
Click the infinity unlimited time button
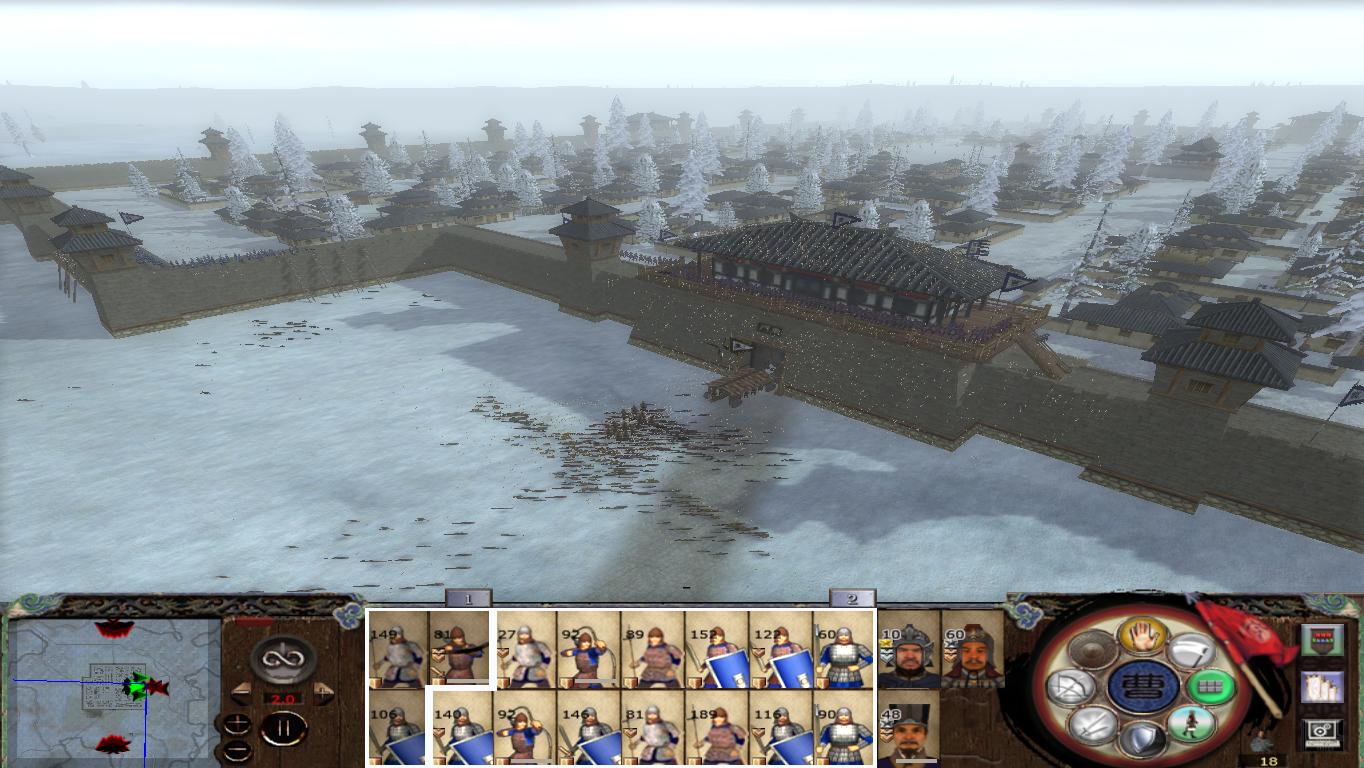282,658
